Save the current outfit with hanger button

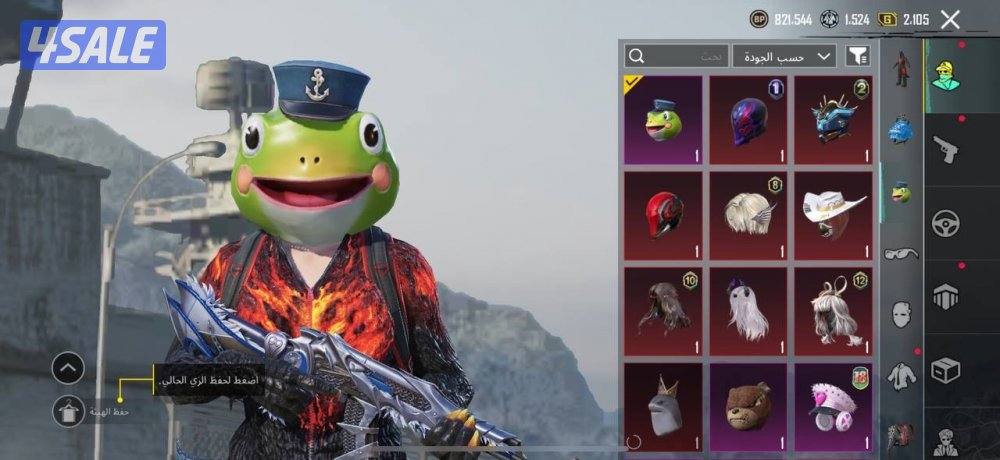[68, 411]
